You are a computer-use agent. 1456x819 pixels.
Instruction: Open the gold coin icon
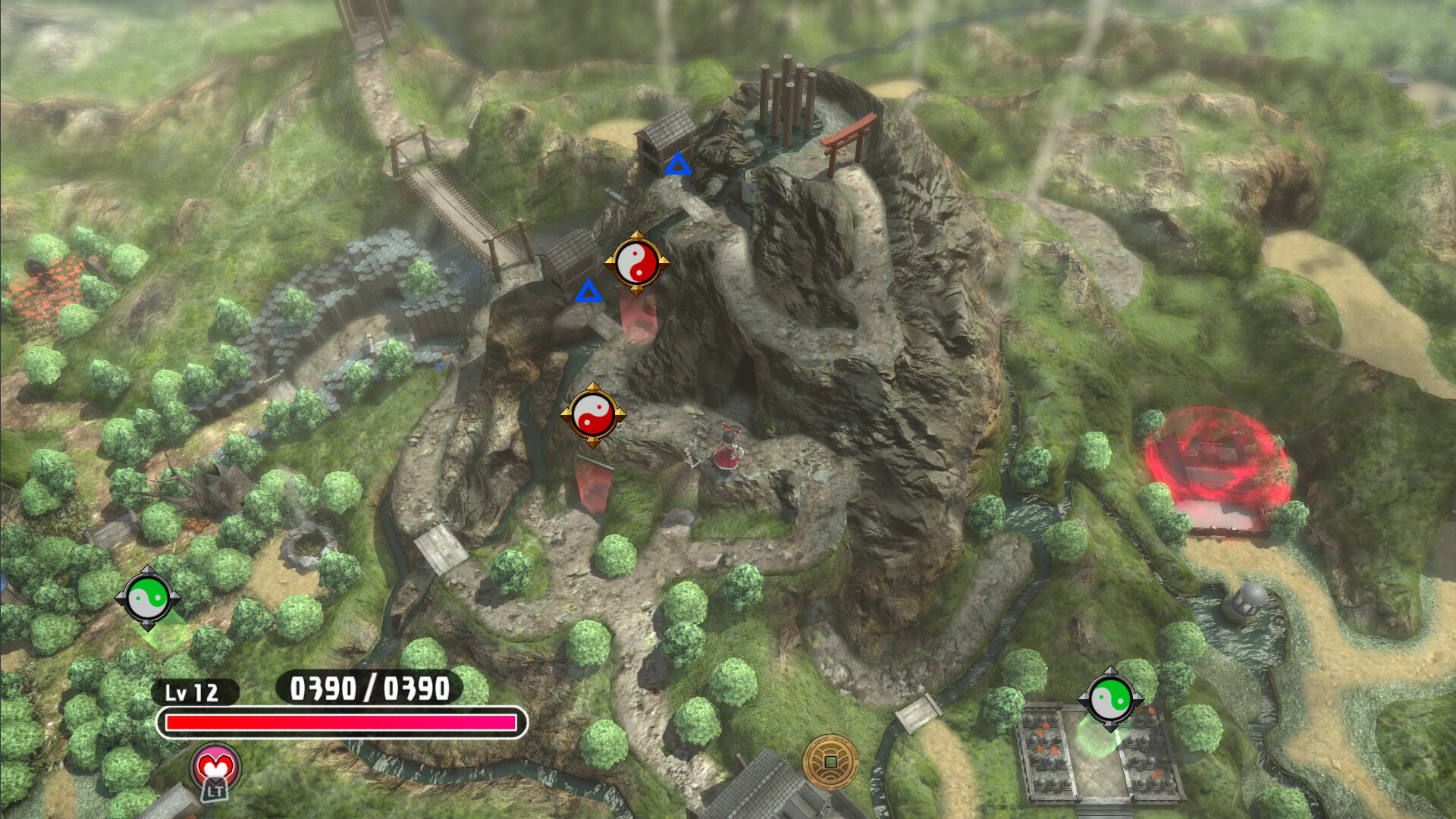click(x=830, y=761)
